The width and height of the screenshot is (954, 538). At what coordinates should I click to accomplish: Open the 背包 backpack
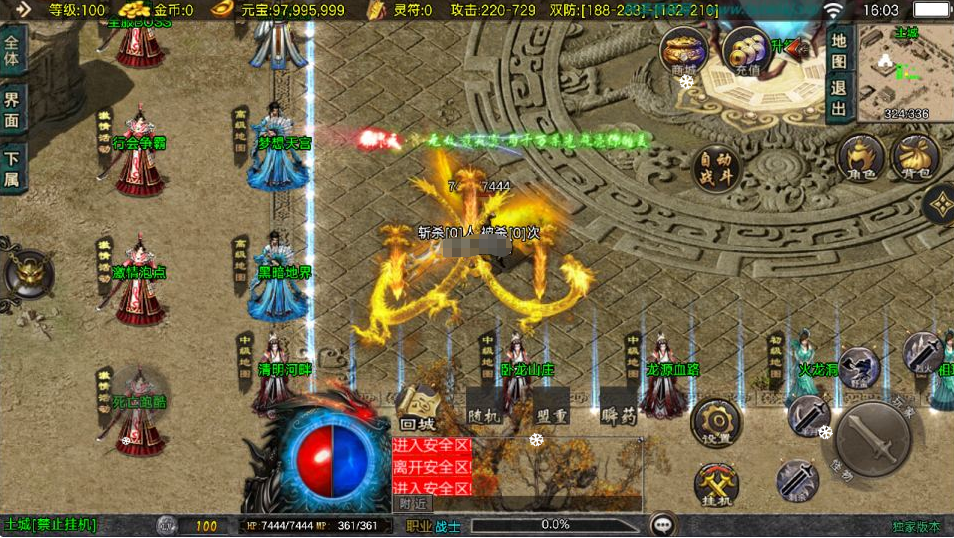(x=915, y=159)
